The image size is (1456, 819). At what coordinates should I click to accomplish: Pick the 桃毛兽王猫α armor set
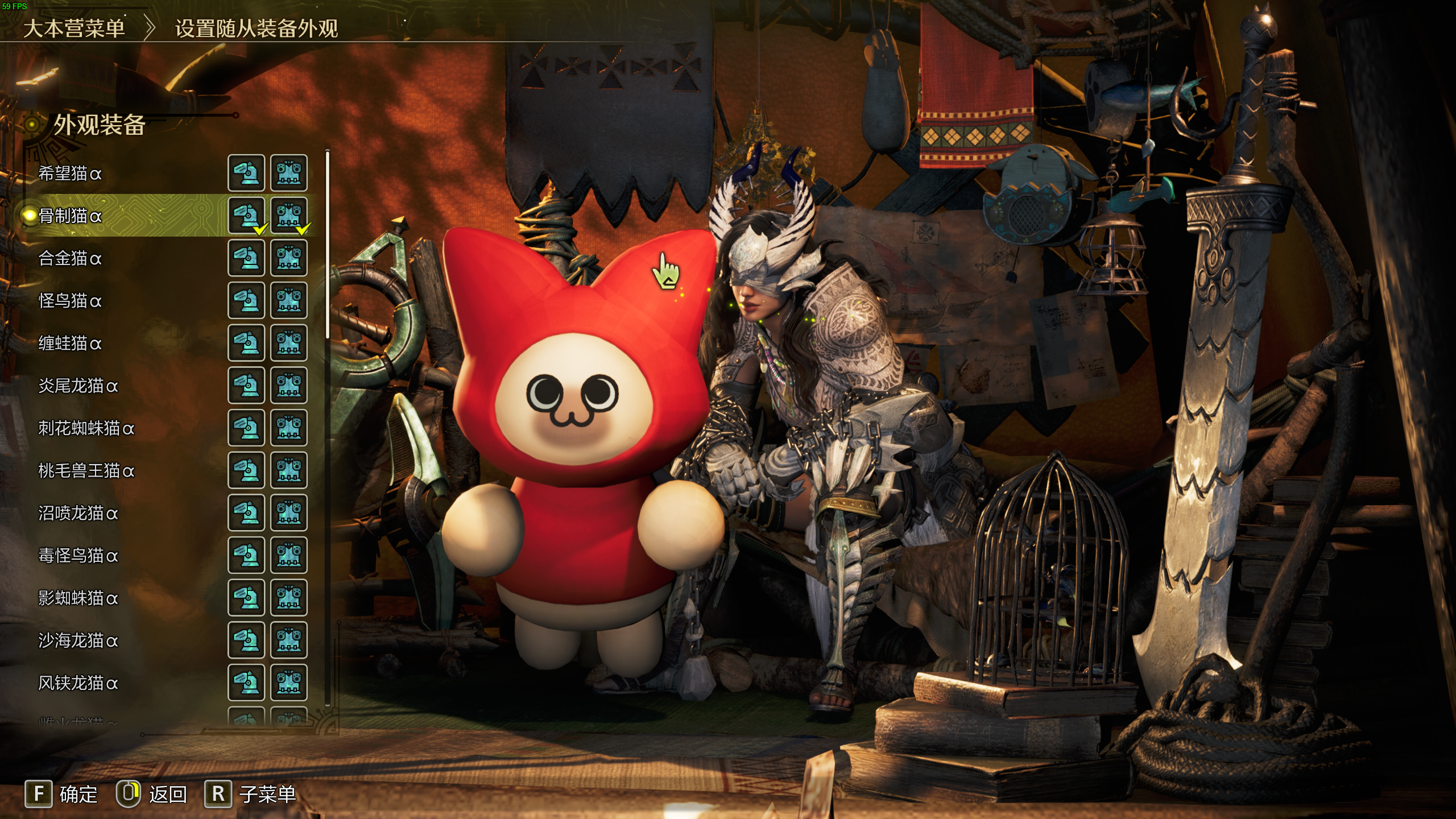[86, 470]
